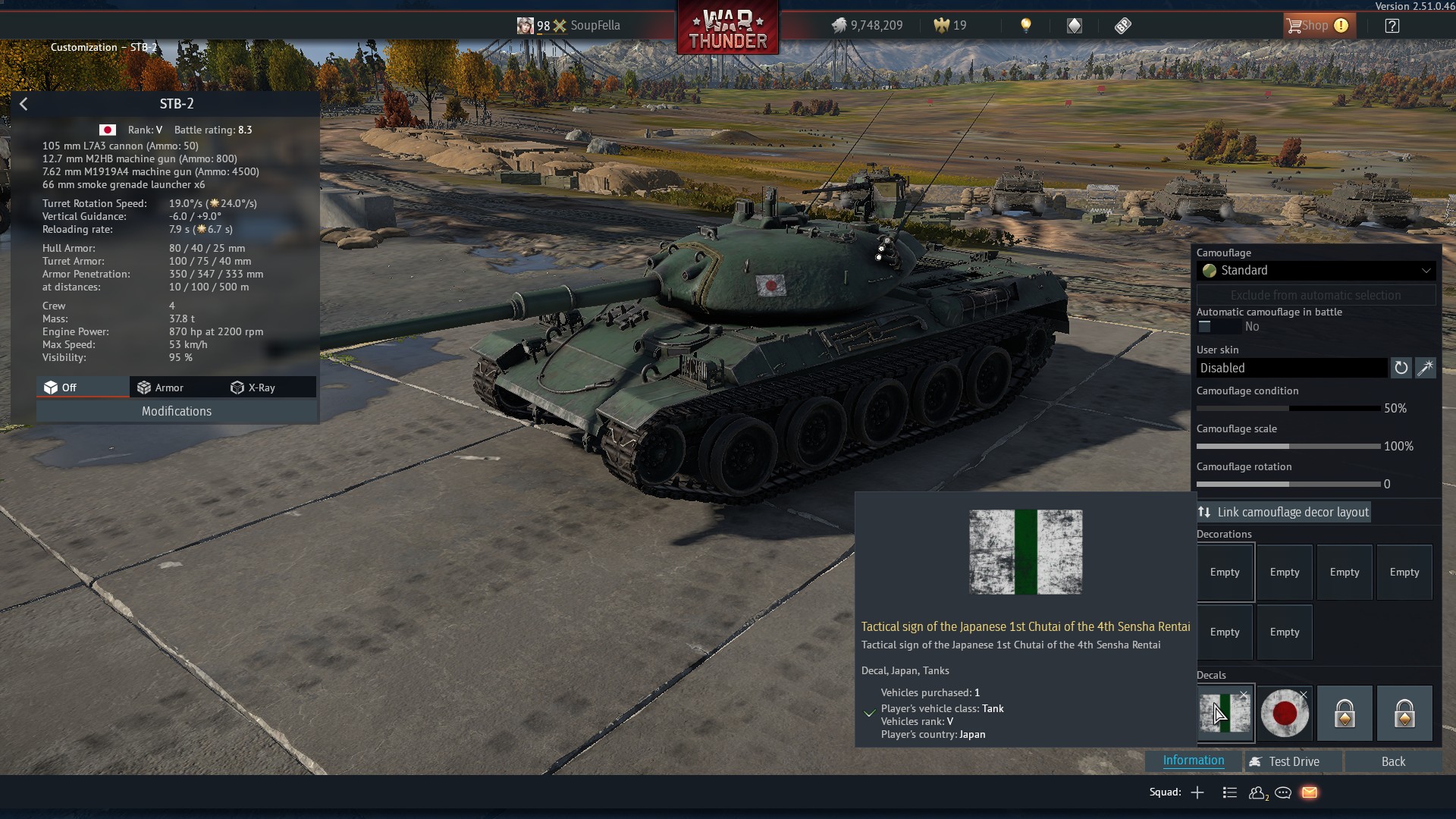Switch to X-Ray view mode
1456x819 pixels.
pyautogui.click(x=253, y=388)
